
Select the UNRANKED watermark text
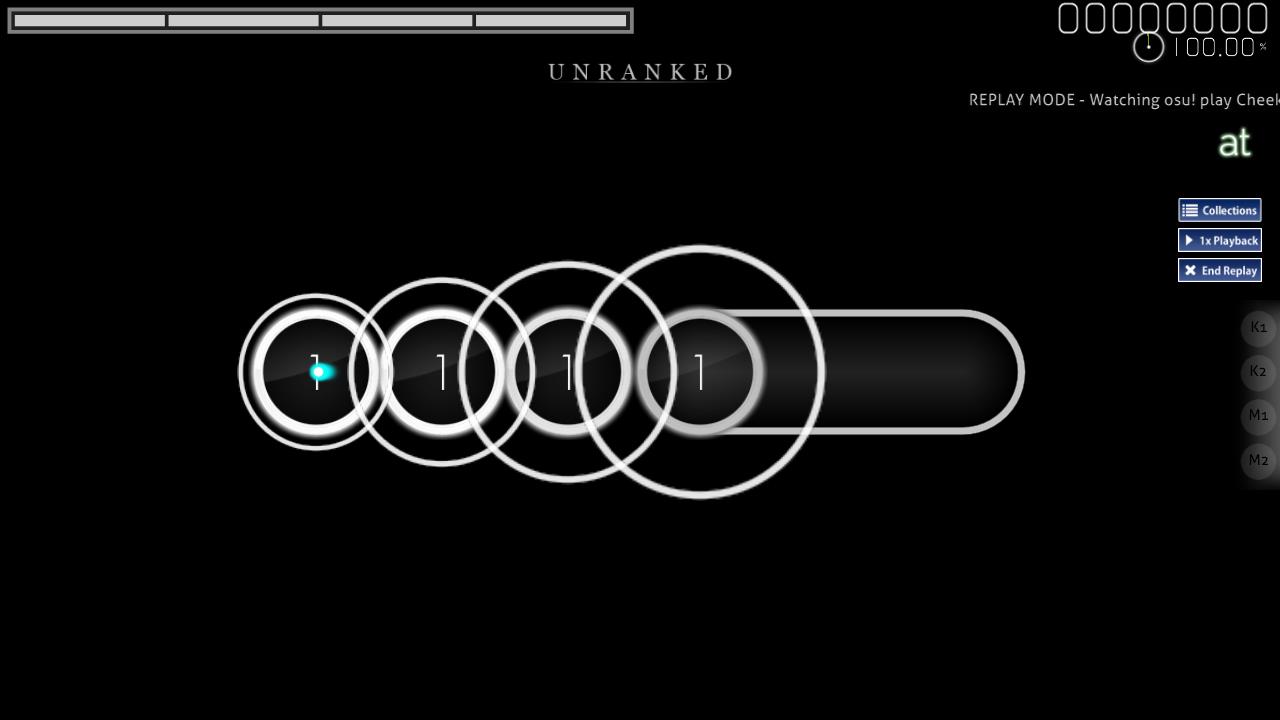(640, 71)
